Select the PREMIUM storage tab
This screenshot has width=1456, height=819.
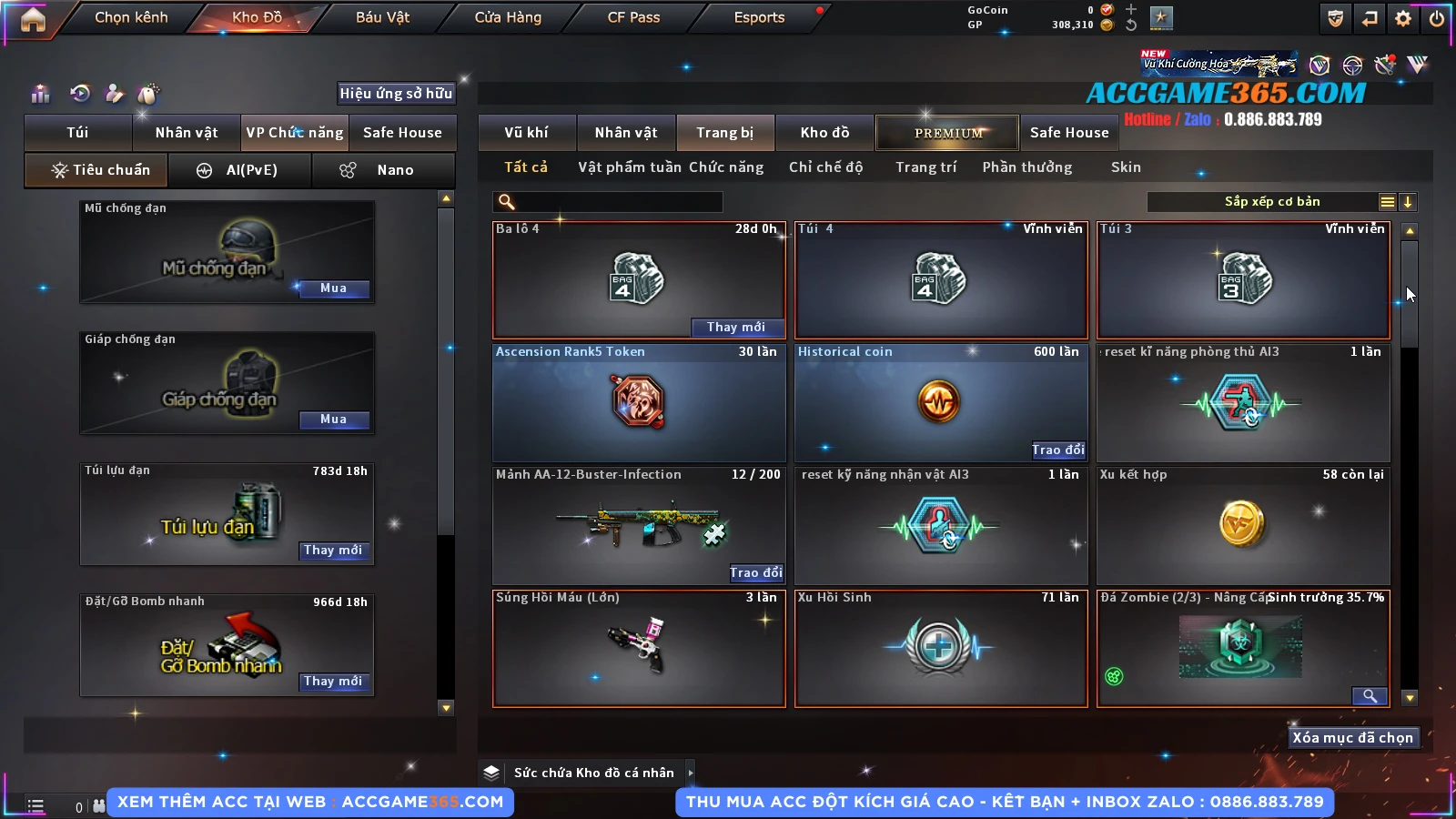947,133
